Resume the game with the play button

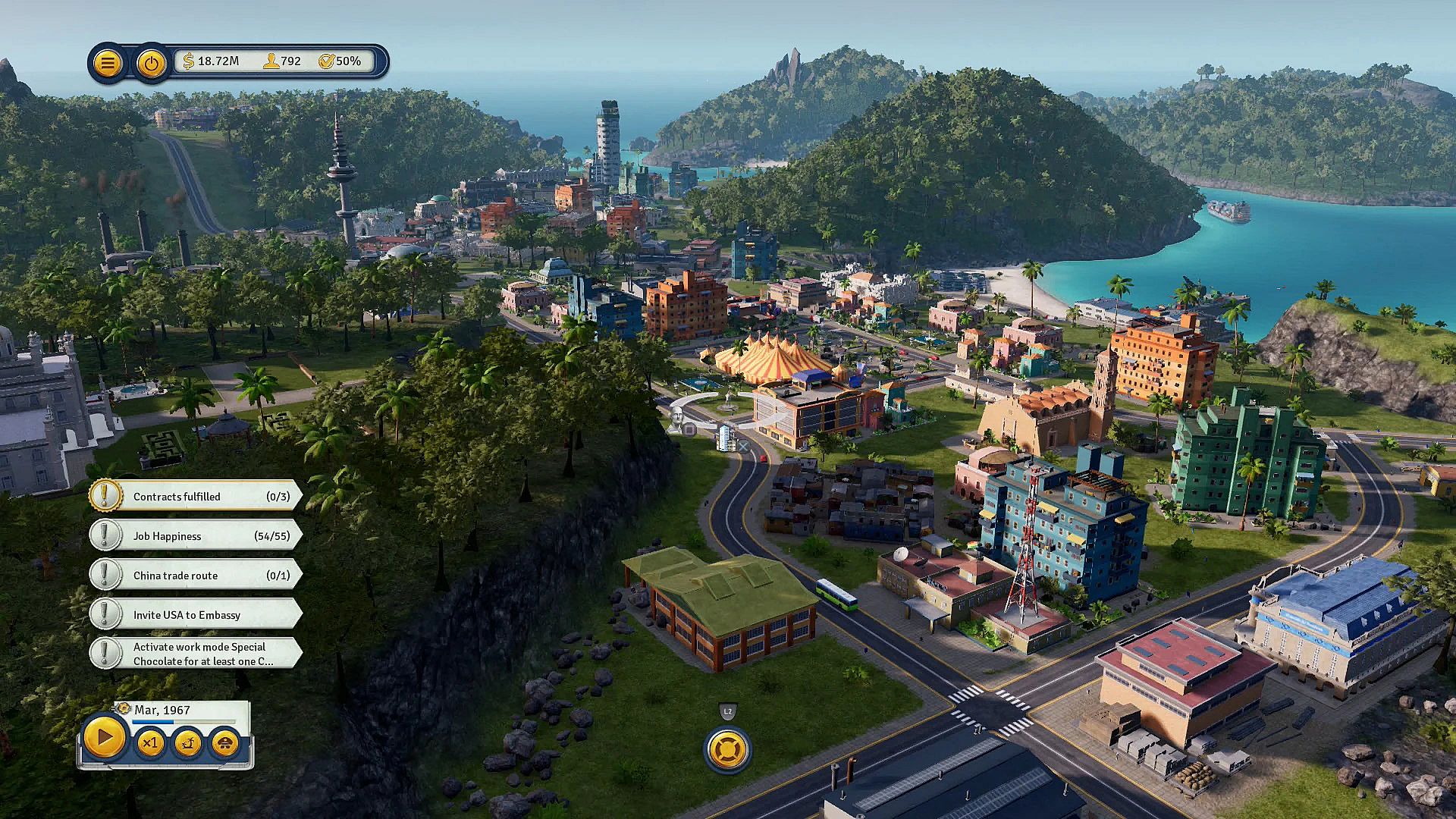[x=104, y=737]
